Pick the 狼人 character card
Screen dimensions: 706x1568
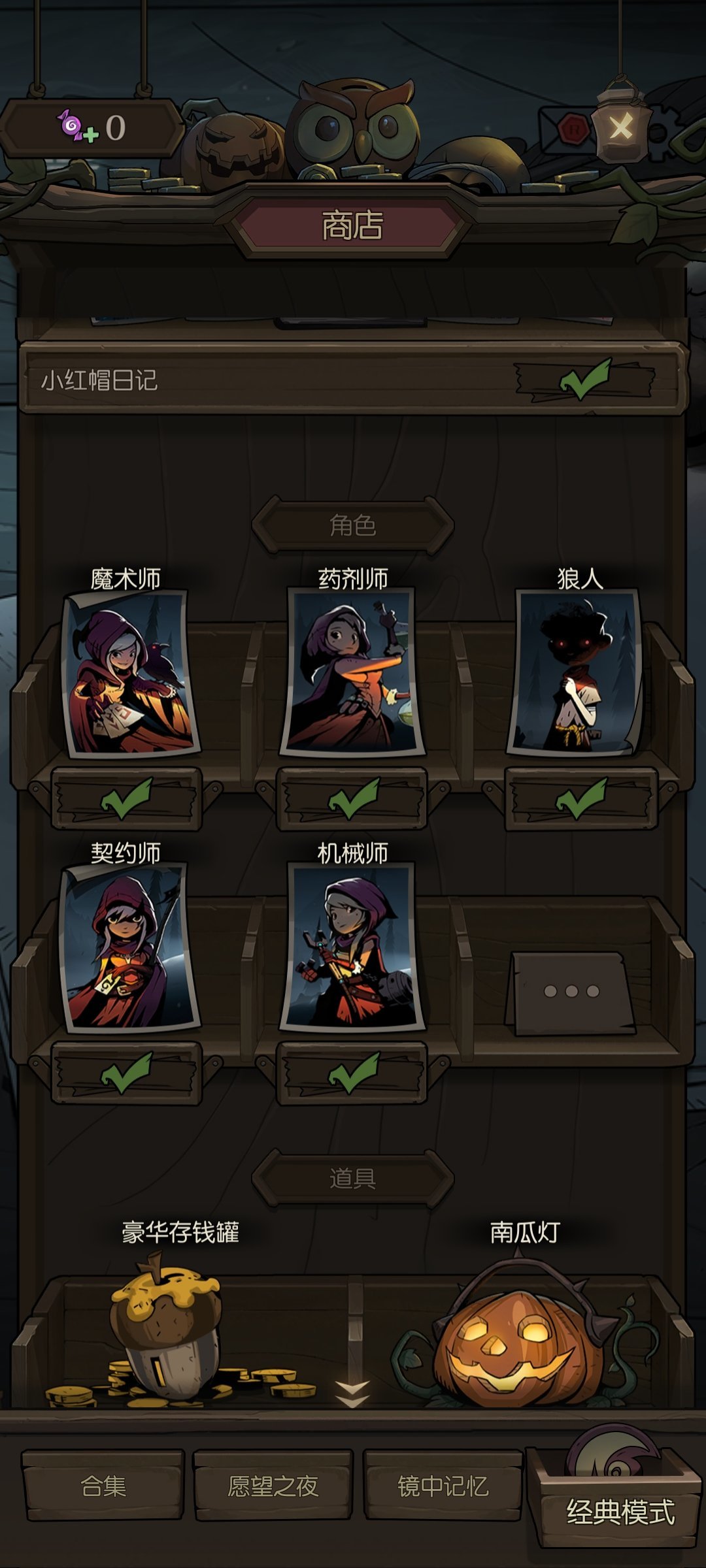(575, 672)
